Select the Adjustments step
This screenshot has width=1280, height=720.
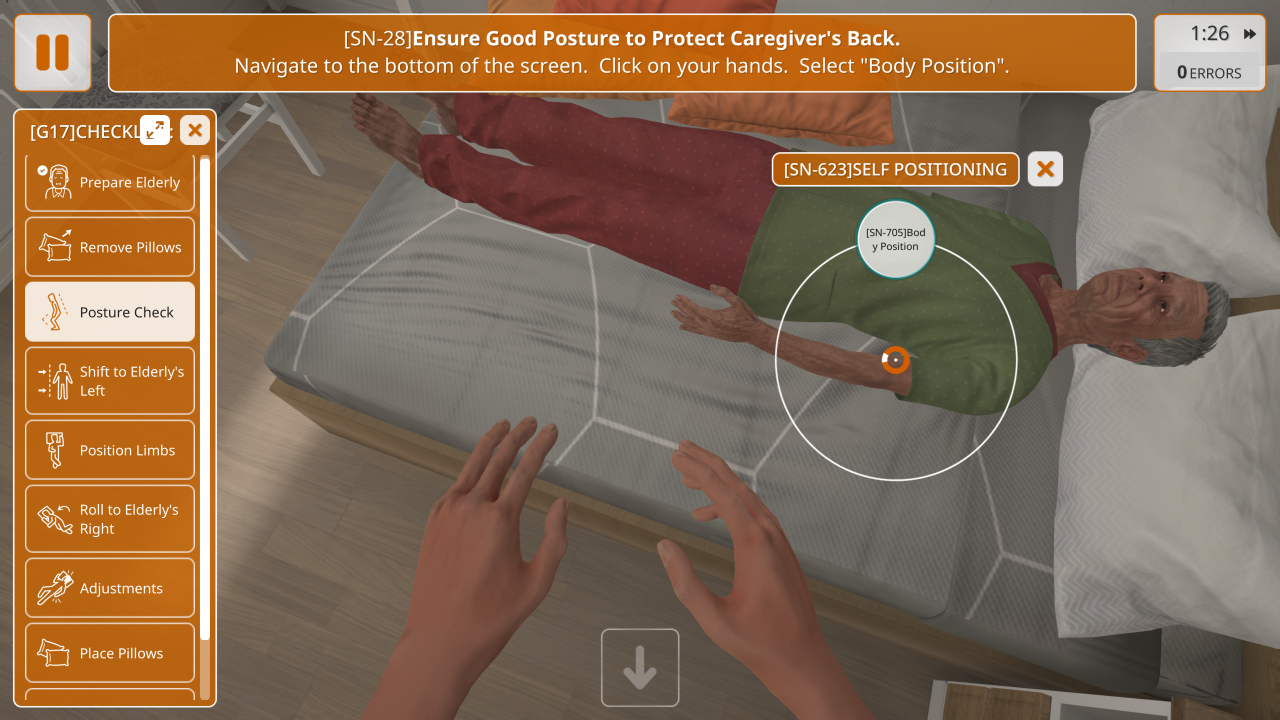pyautogui.click(x=110, y=588)
